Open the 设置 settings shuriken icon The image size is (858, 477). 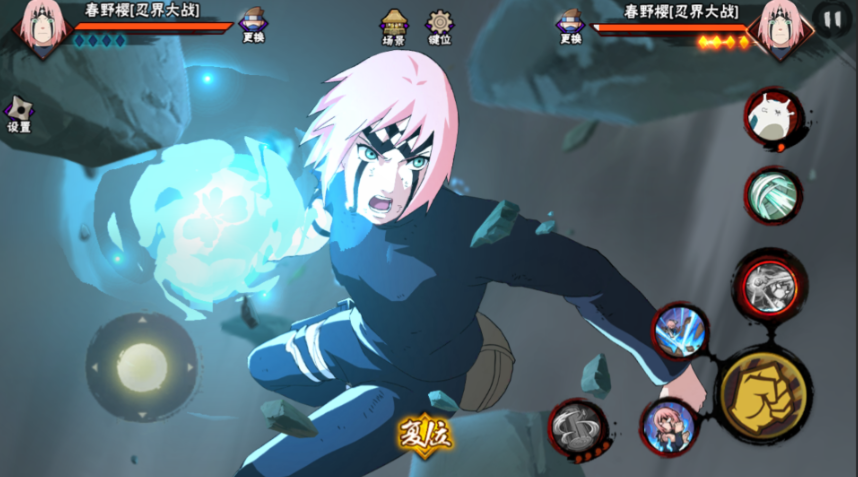point(19,114)
